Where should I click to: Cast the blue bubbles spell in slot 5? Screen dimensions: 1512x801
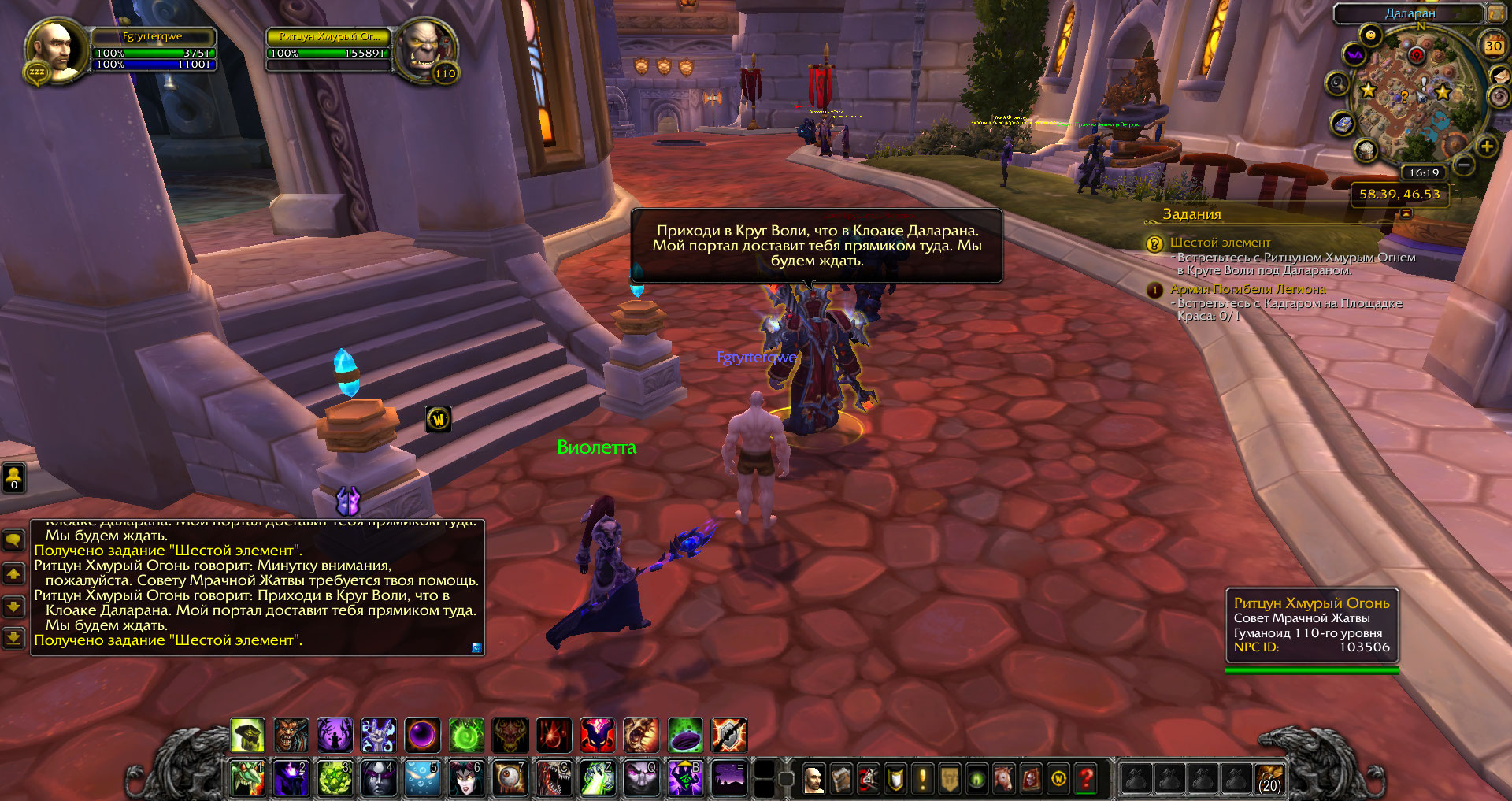(x=422, y=778)
